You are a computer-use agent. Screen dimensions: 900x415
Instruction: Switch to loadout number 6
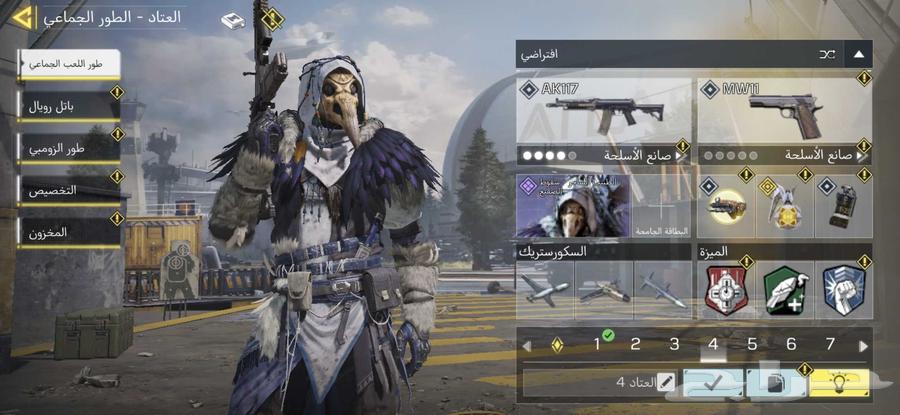(x=791, y=345)
